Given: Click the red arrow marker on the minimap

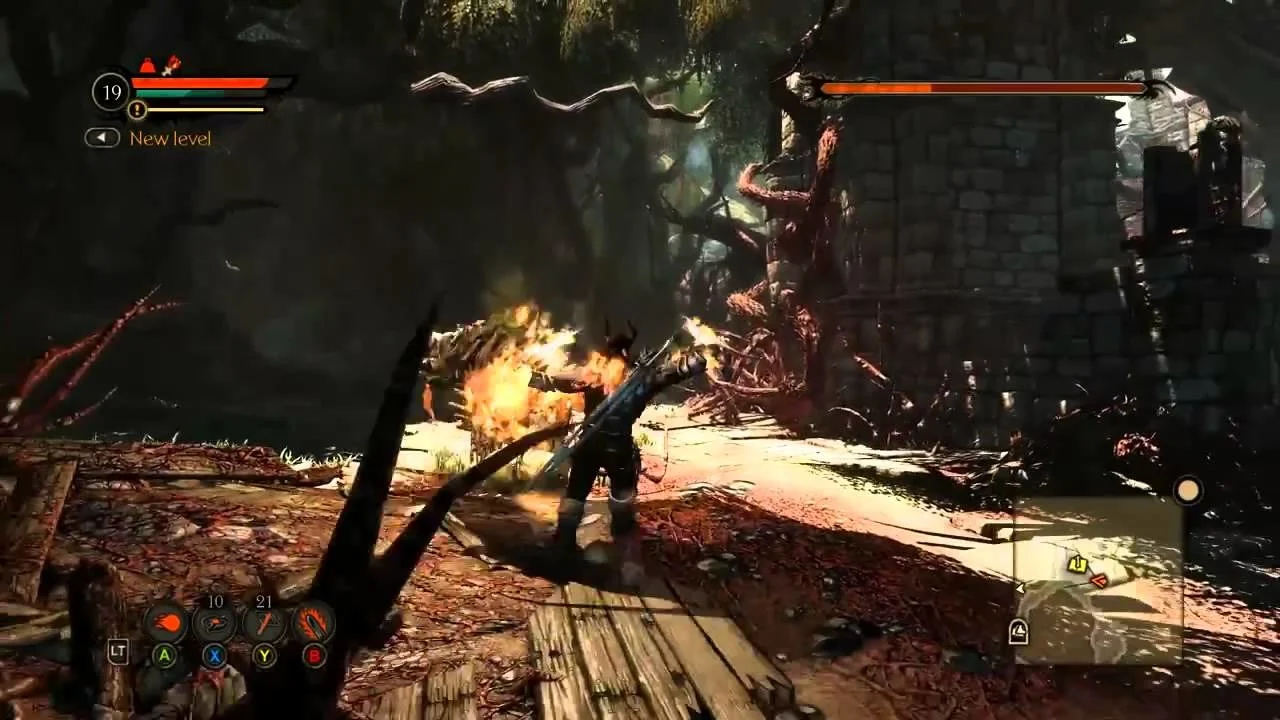Looking at the screenshot, I should (x=1099, y=579).
